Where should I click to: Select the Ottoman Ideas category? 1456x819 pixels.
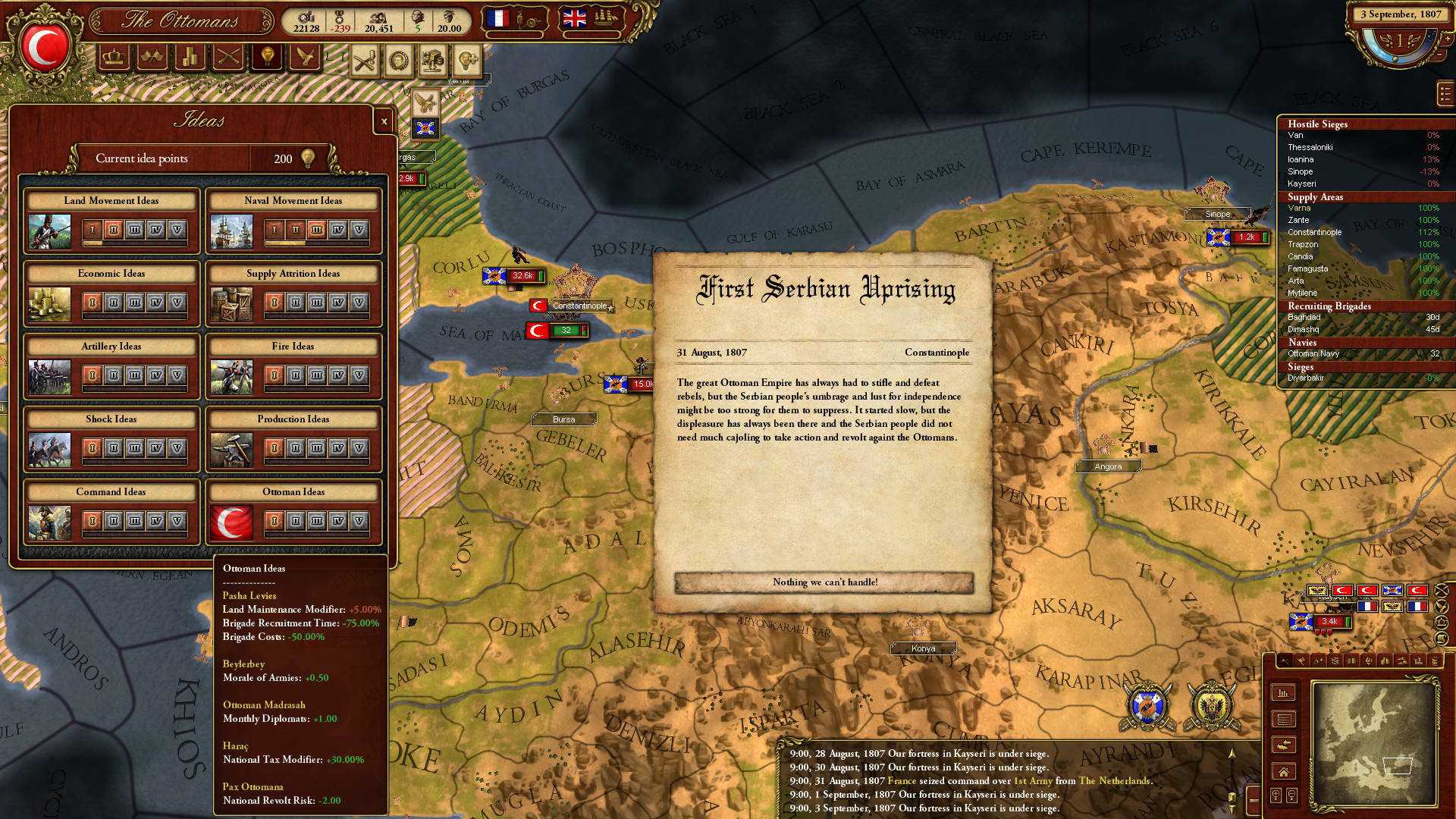click(293, 491)
